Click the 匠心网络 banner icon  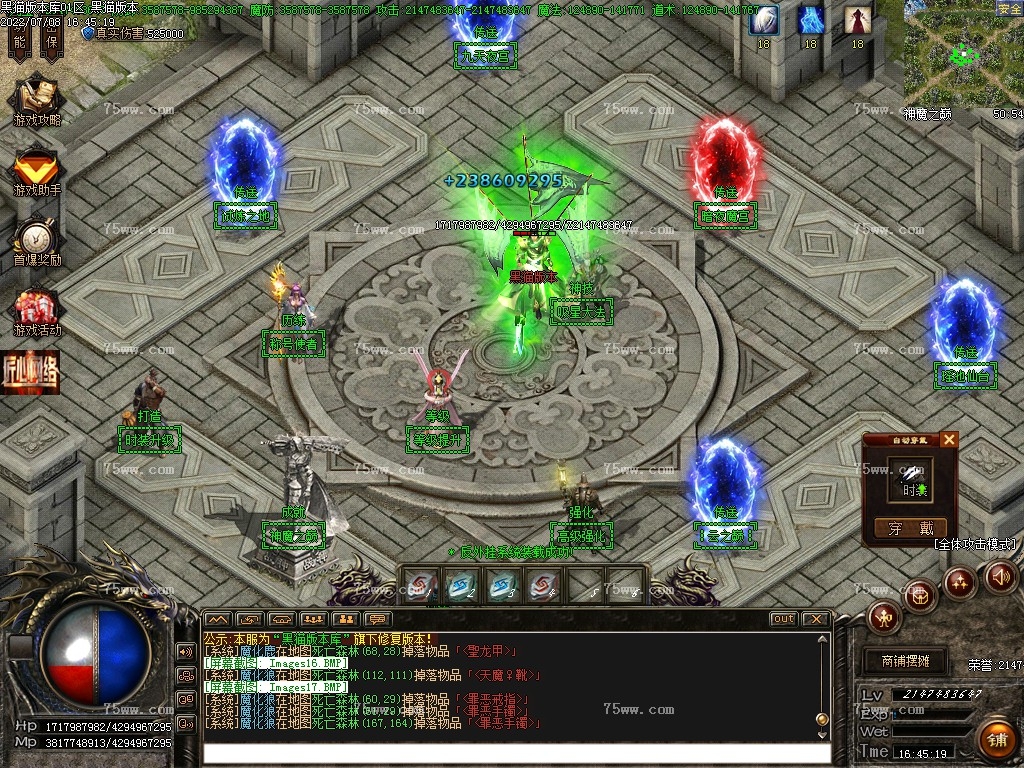30,371
